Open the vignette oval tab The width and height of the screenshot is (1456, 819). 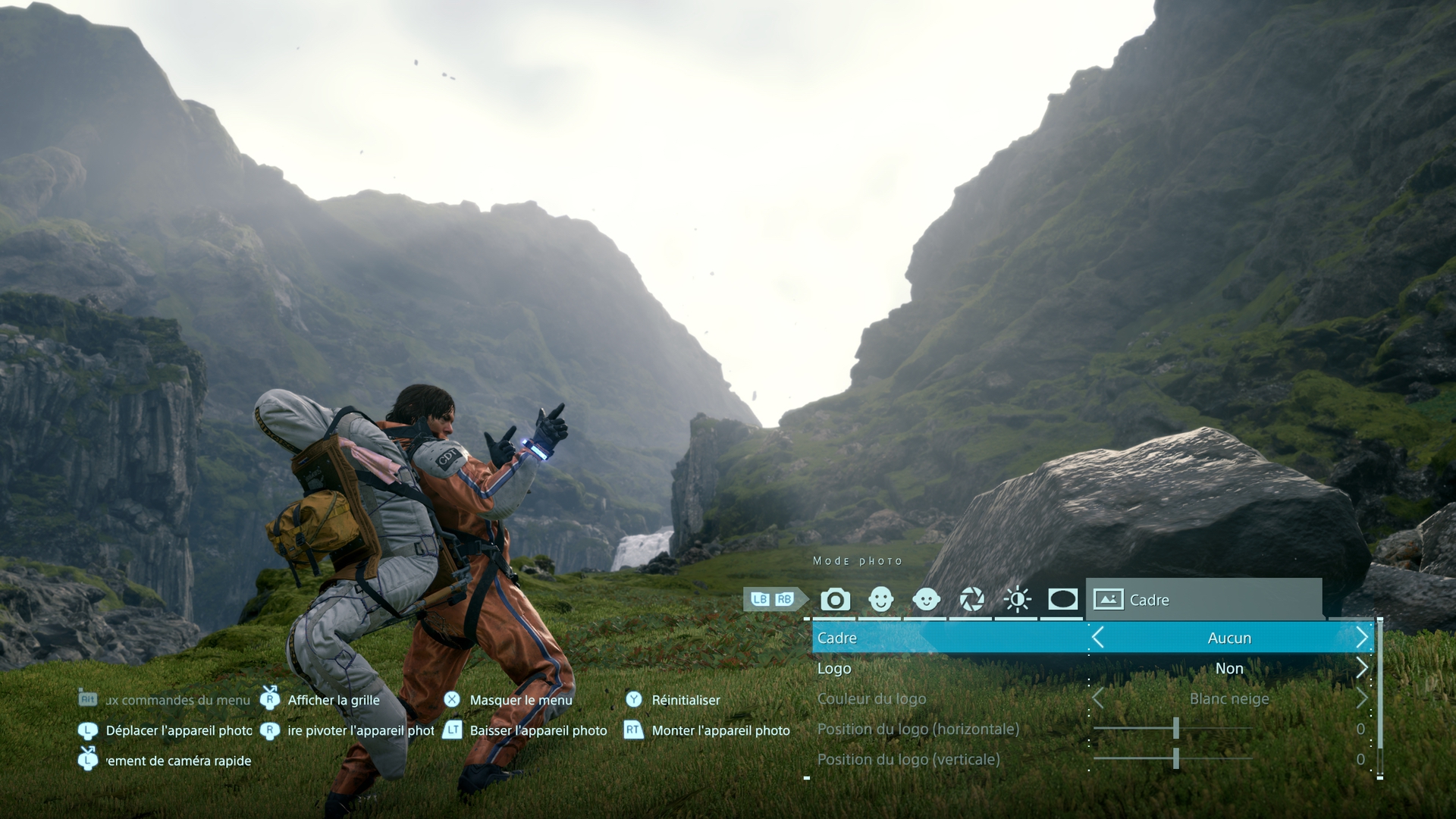(x=1062, y=600)
